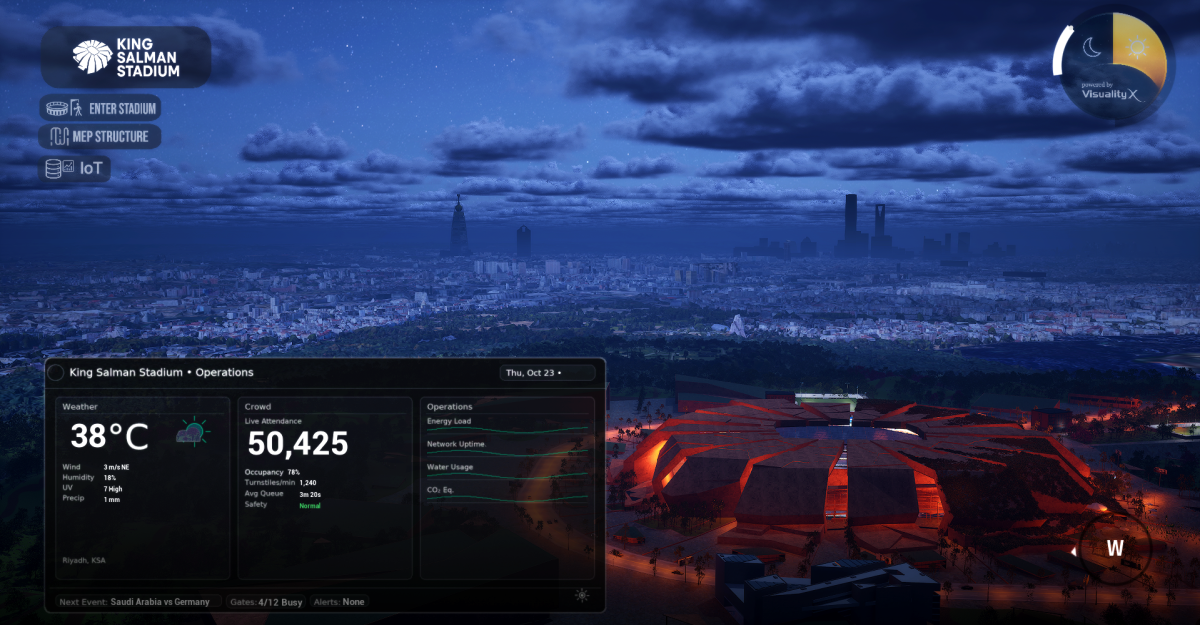Click the compass showing W
1200x625 pixels.
pos(1114,548)
